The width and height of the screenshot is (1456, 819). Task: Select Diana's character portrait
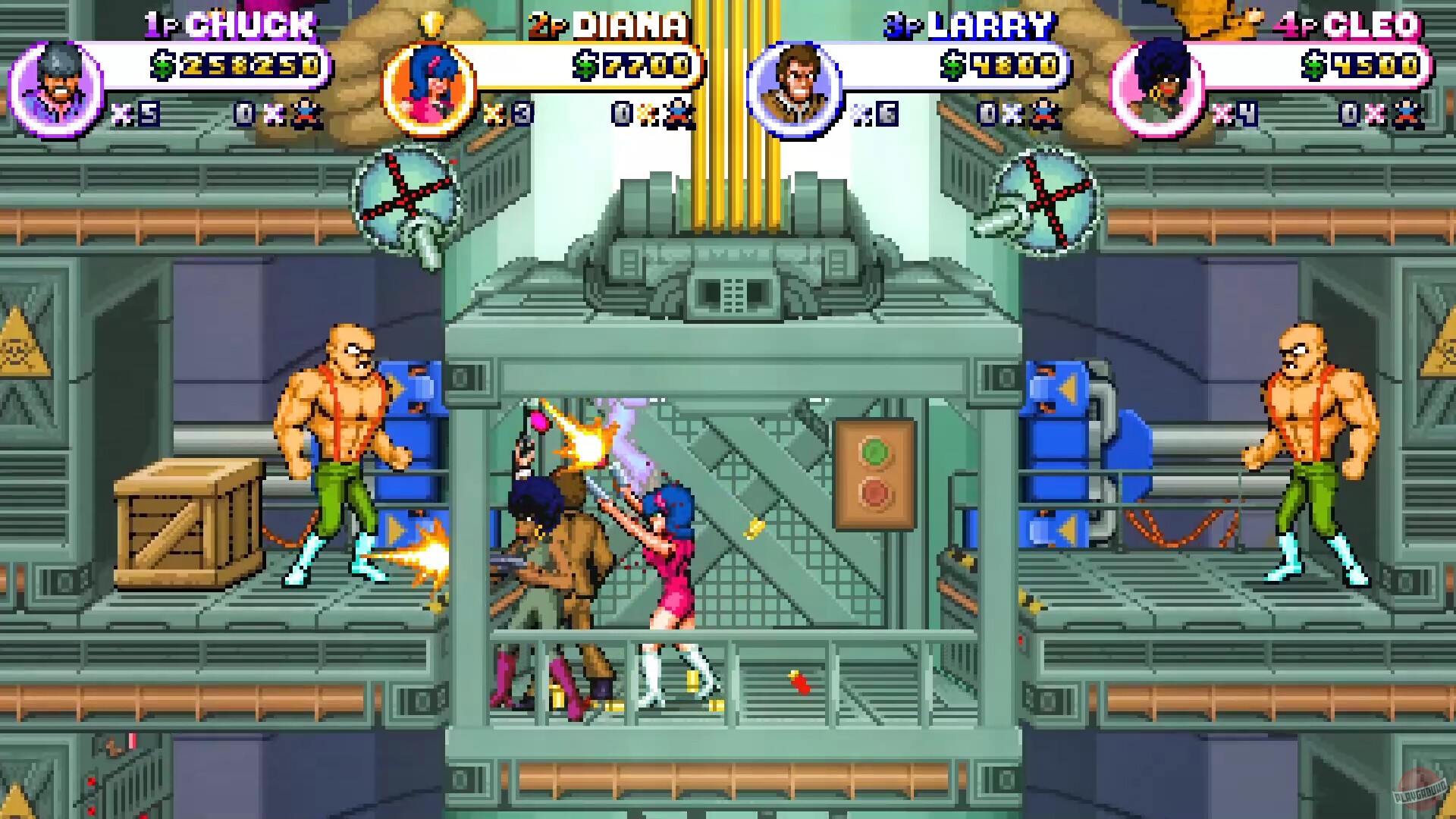(x=428, y=83)
